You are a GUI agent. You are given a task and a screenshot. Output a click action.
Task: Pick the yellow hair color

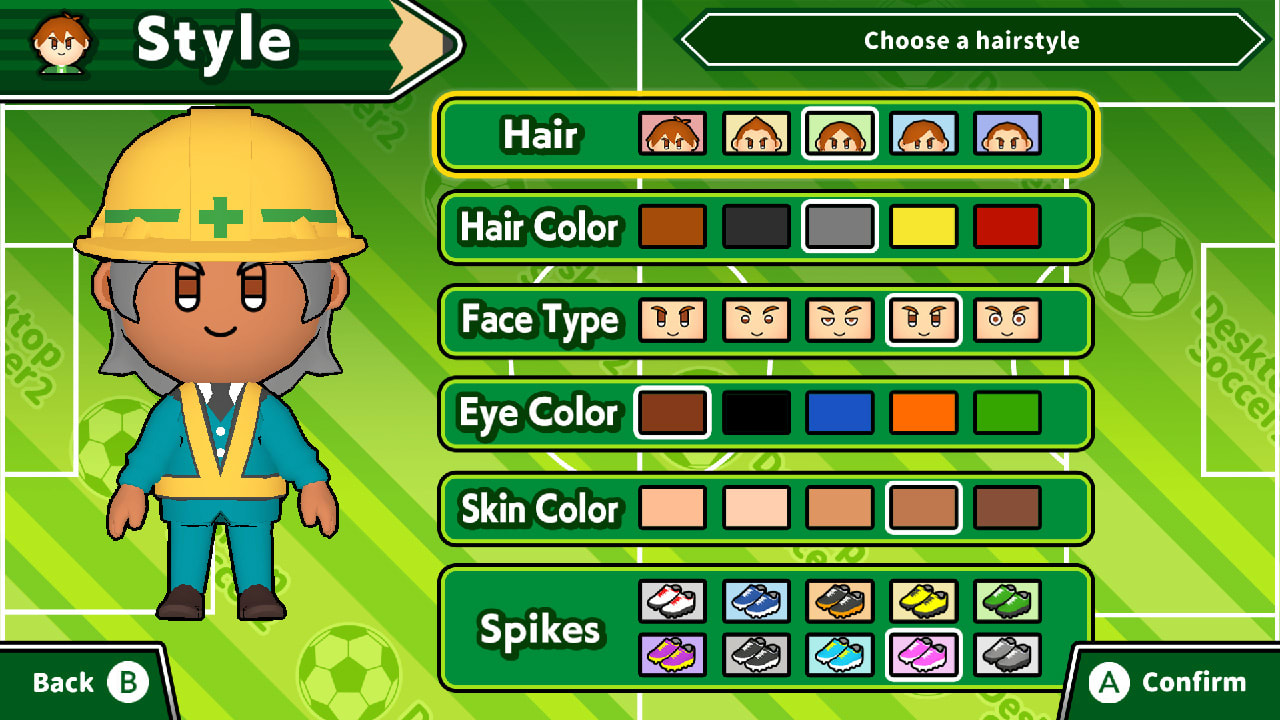924,227
